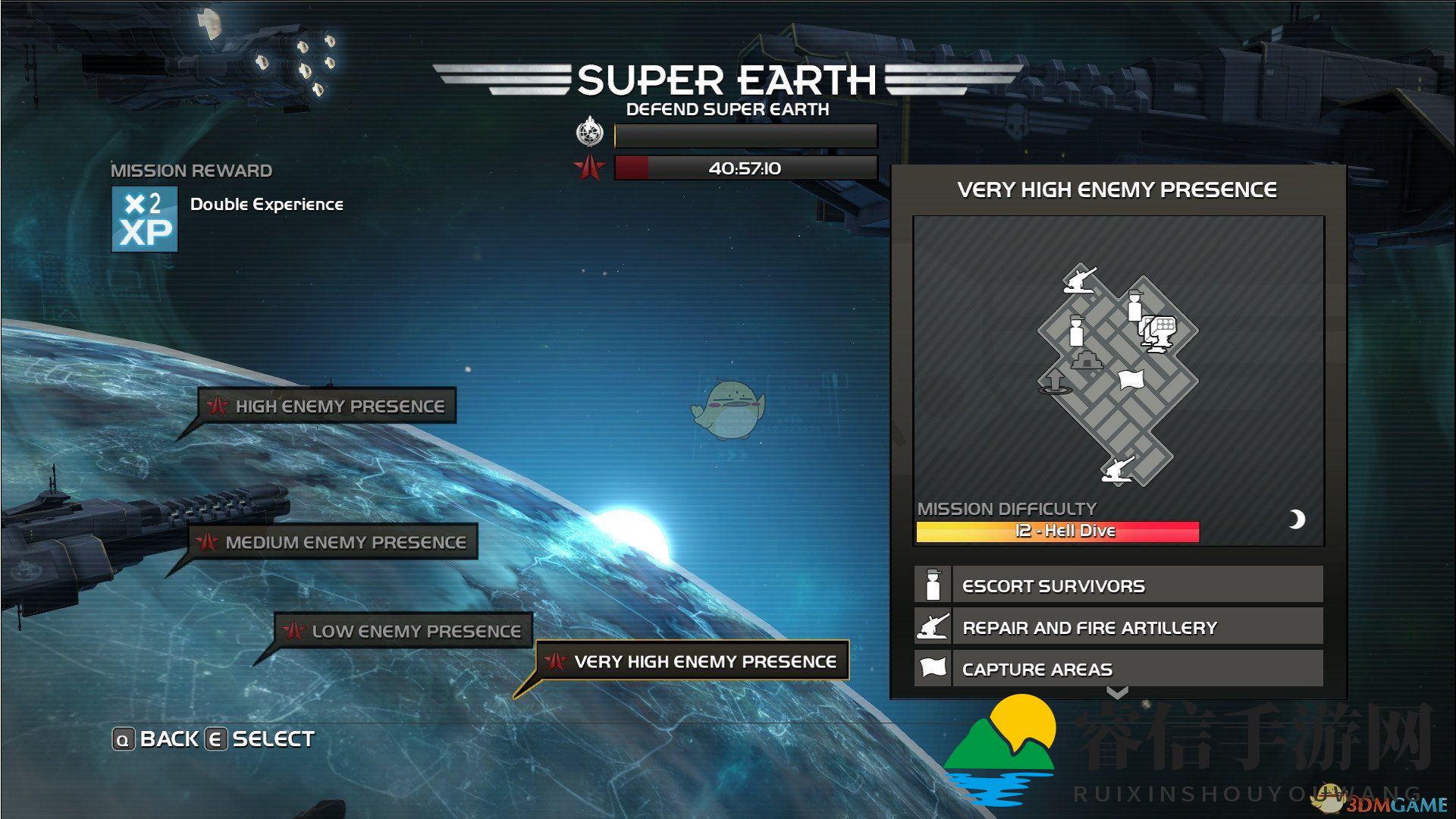1456x819 pixels.
Task: Choose the Medium Enemy Presence mission
Action: [x=334, y=542]
